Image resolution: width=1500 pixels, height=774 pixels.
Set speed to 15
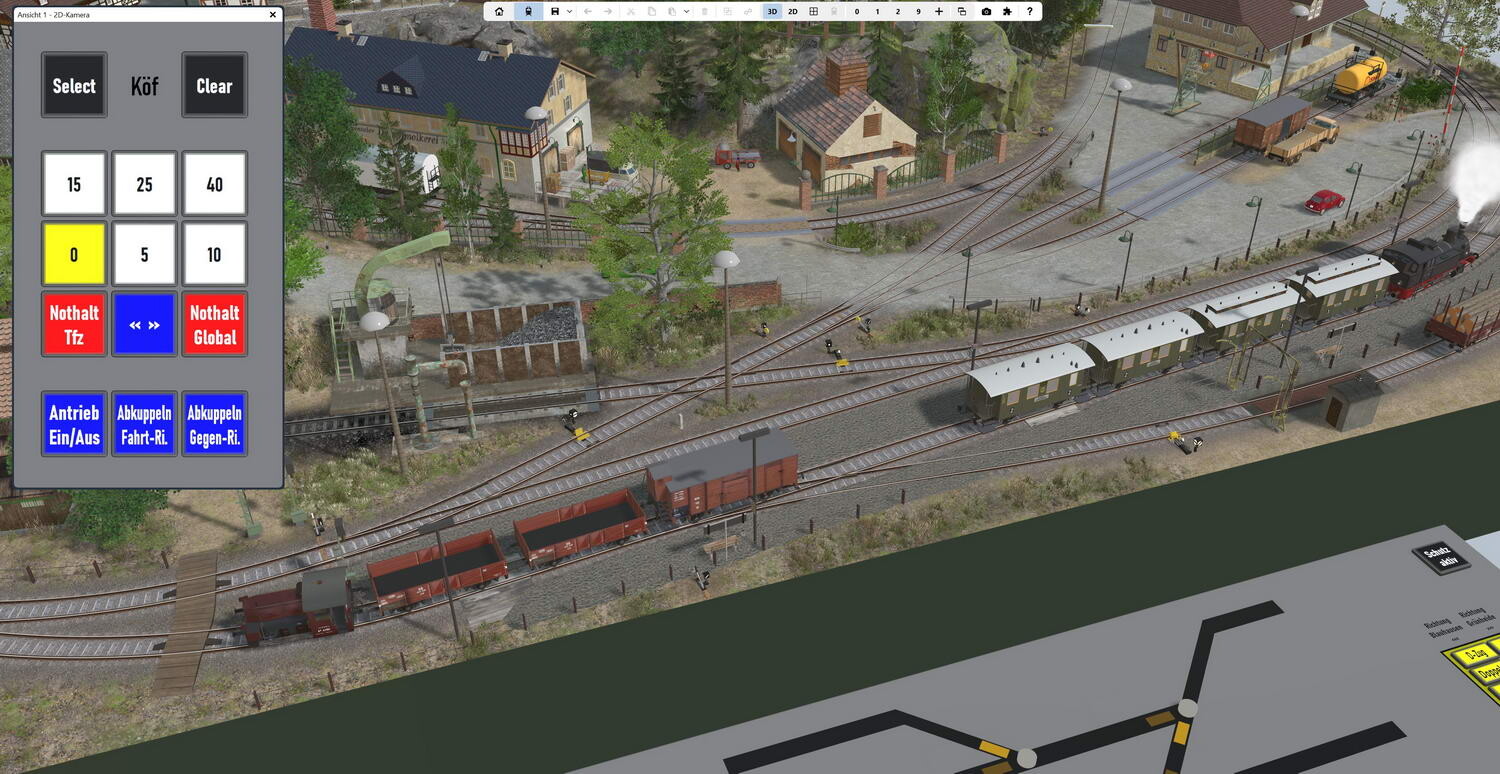point(74,184)
